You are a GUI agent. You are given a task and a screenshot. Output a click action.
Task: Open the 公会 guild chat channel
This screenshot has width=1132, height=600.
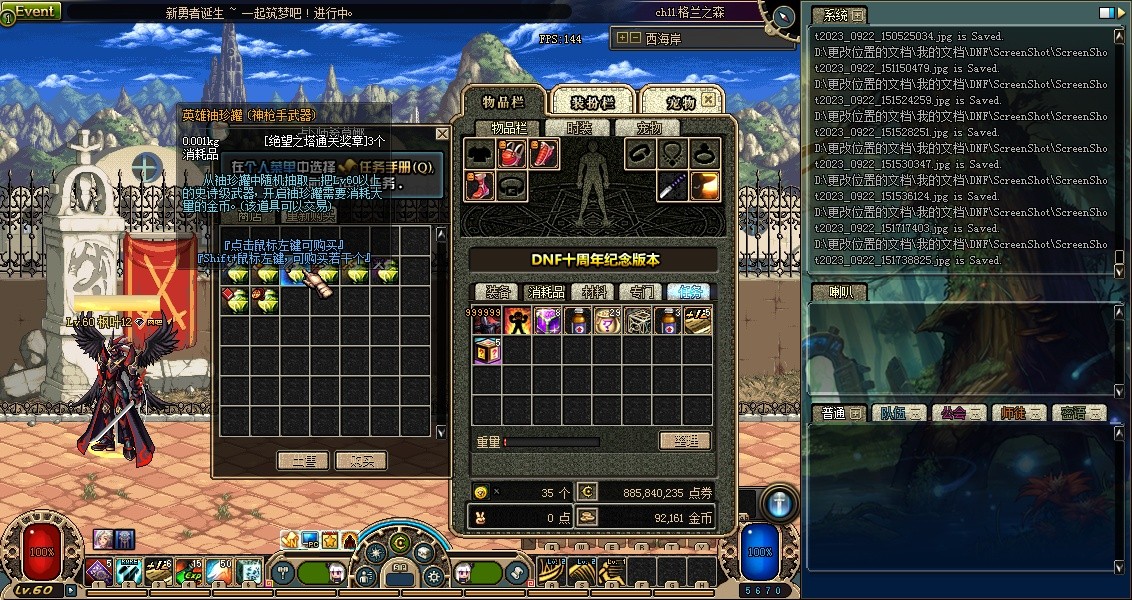click(959, 413)
